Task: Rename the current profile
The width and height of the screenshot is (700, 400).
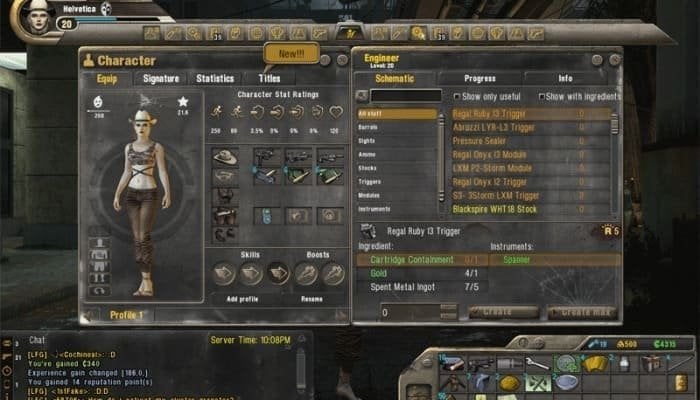Action: 310,299
